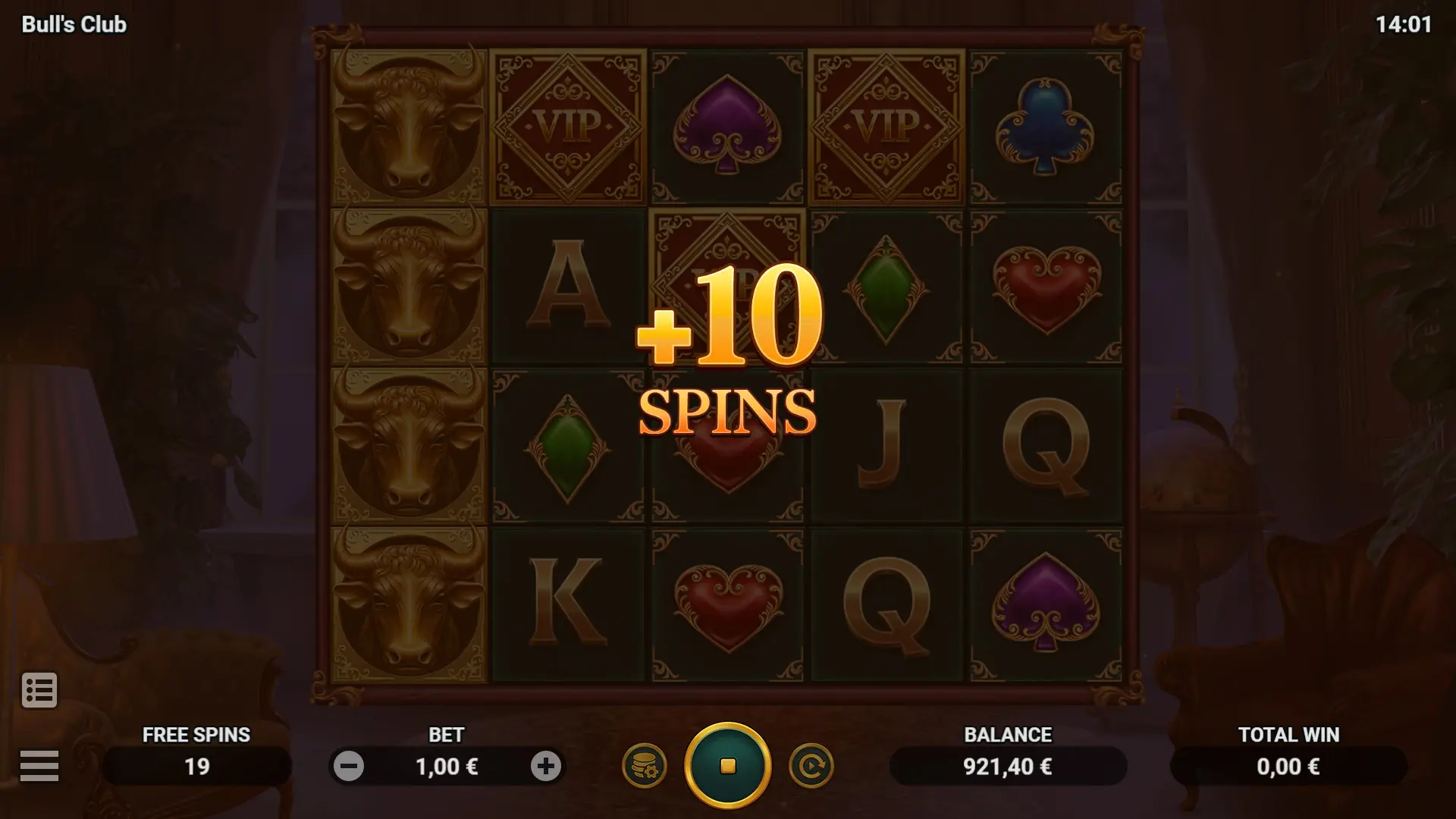Toggle the autoplay circular arrow button
This screenshot has width=1456, height=819.
811,766
